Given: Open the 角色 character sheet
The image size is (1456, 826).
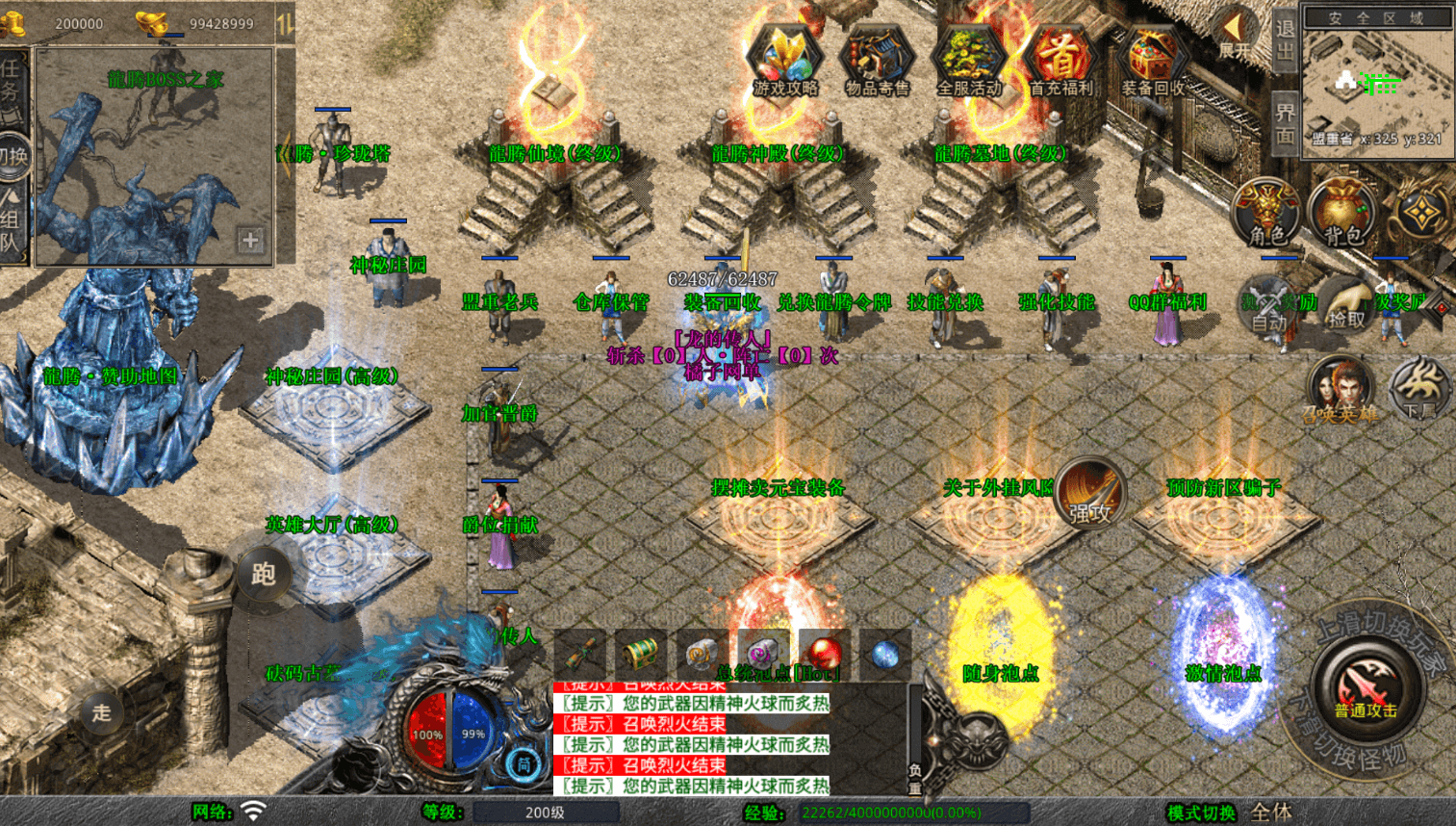Looking at the screenshot, I should coord(1266,213).
